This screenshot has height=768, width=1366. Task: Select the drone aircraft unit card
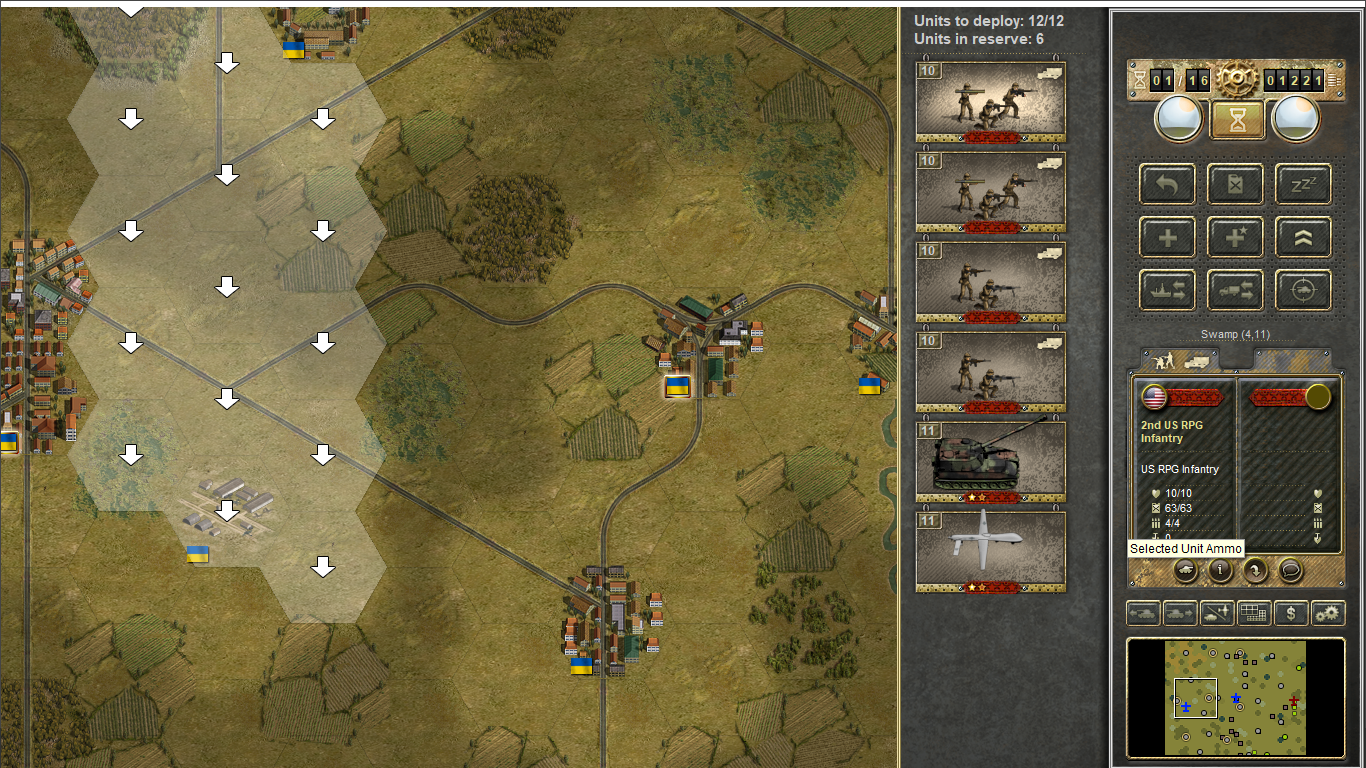(990, 552)
